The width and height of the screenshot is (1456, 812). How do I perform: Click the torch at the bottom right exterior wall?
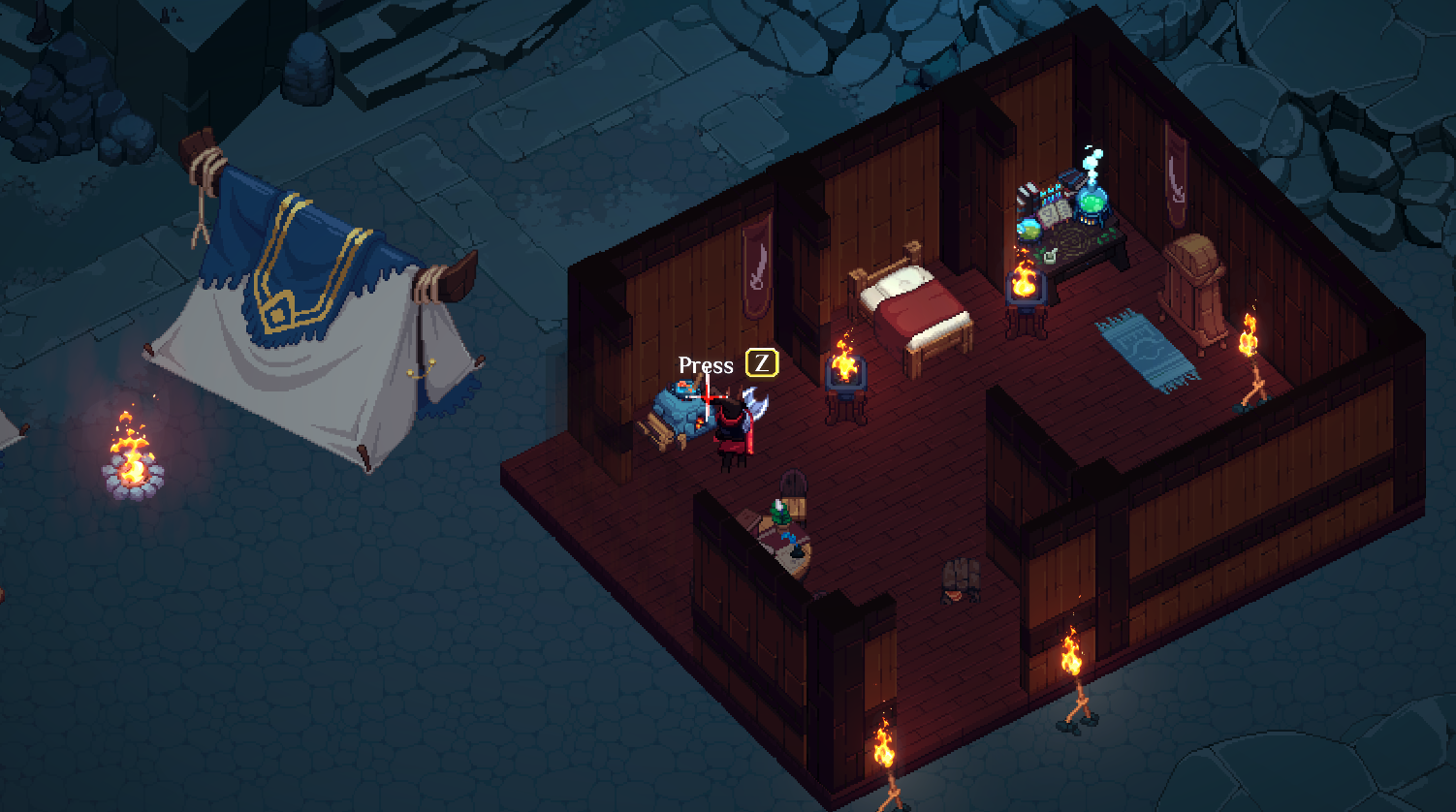[x=1073, y=654]
